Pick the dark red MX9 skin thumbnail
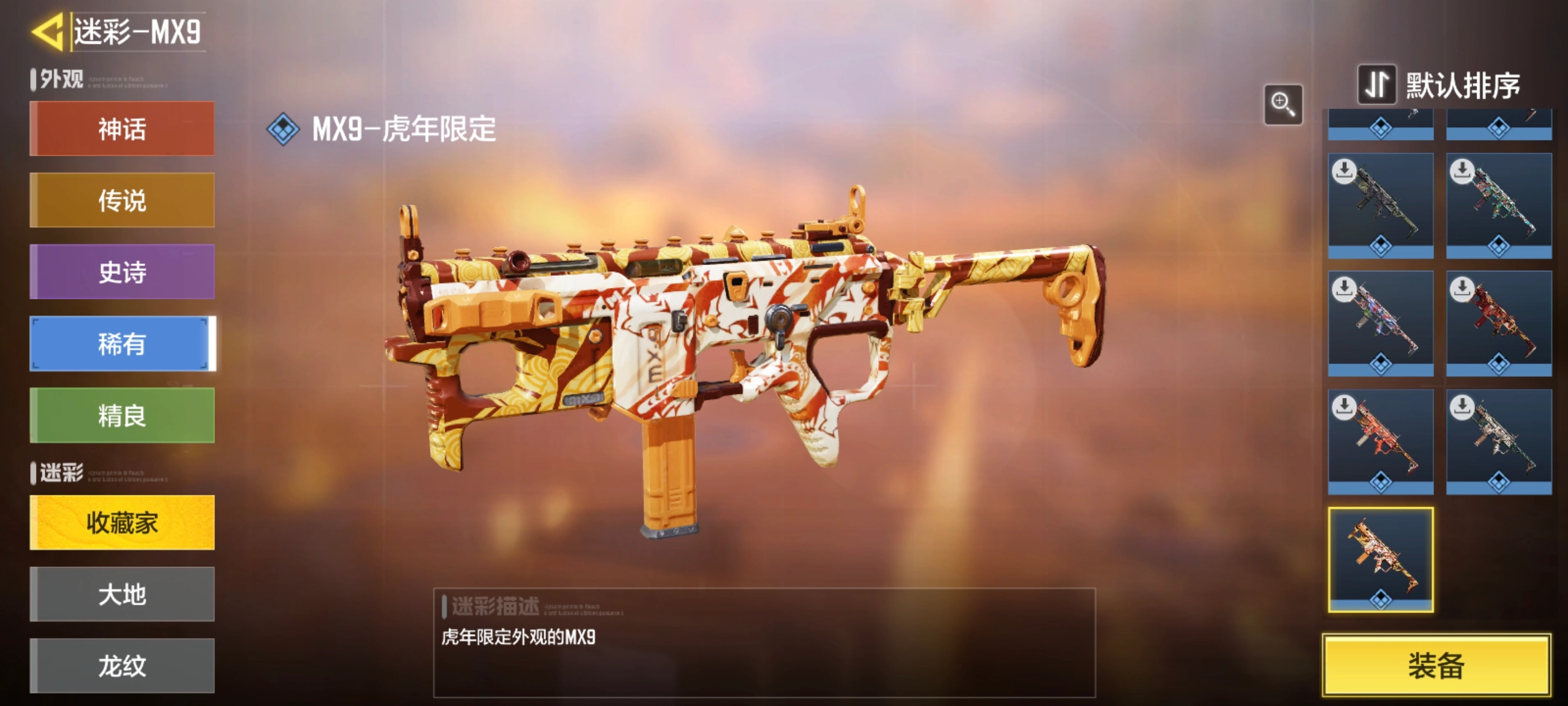The width and height of the screenshot is (1568, 706). [x=1499, y=323]
